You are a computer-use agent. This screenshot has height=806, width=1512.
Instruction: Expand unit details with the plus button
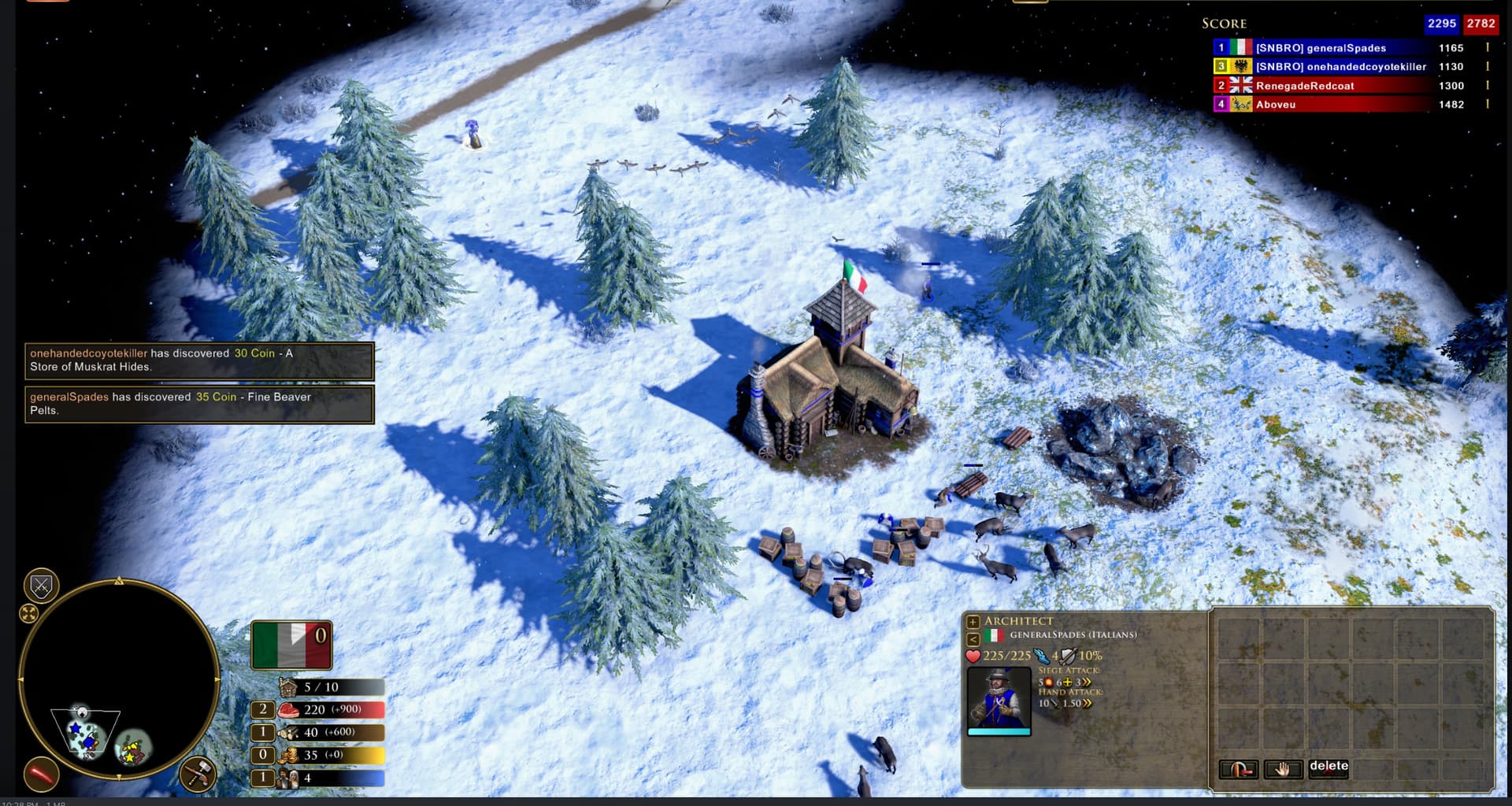[973, 622]
